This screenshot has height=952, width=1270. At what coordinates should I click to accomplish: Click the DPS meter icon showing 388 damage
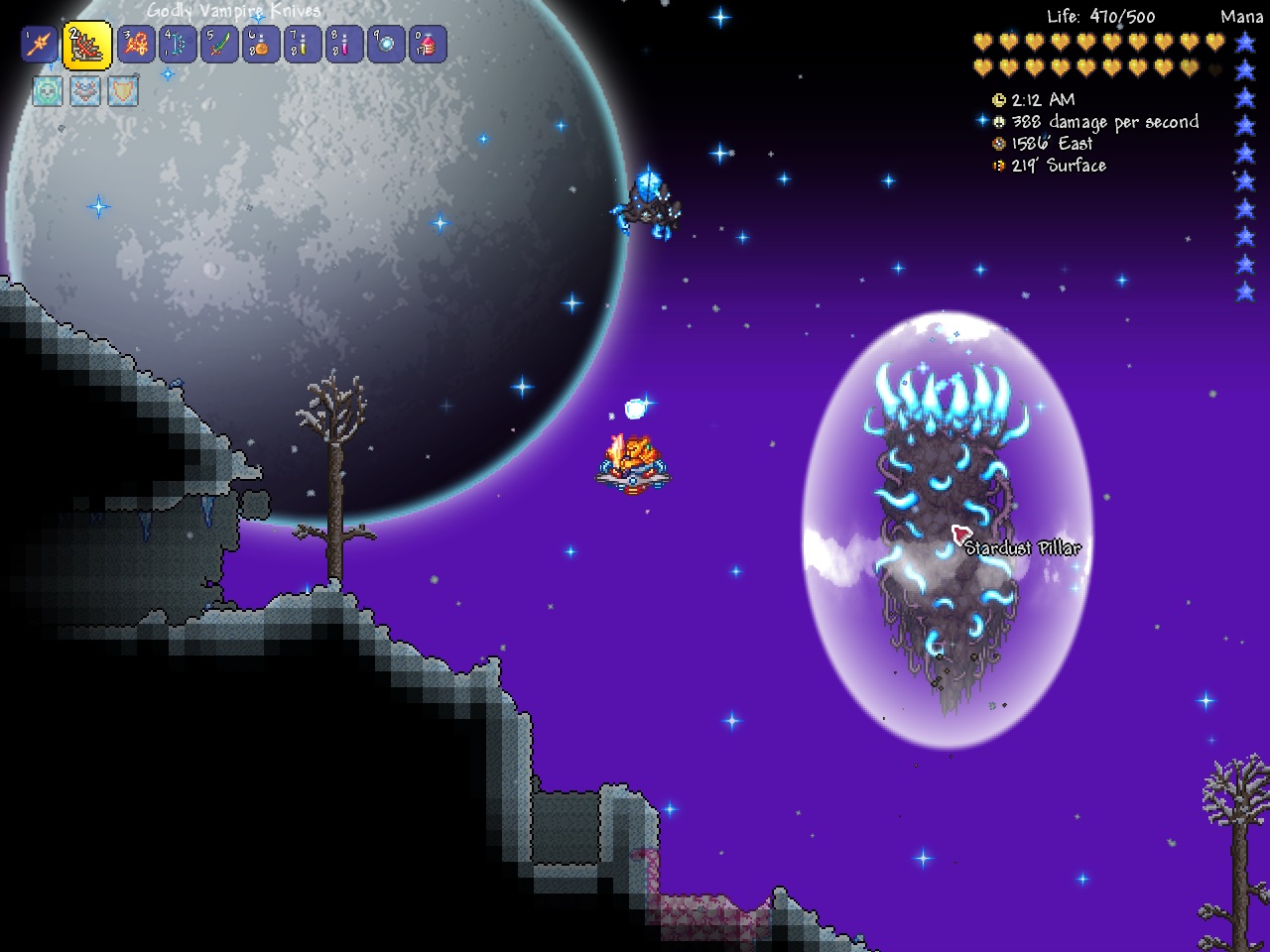[997, 121]
